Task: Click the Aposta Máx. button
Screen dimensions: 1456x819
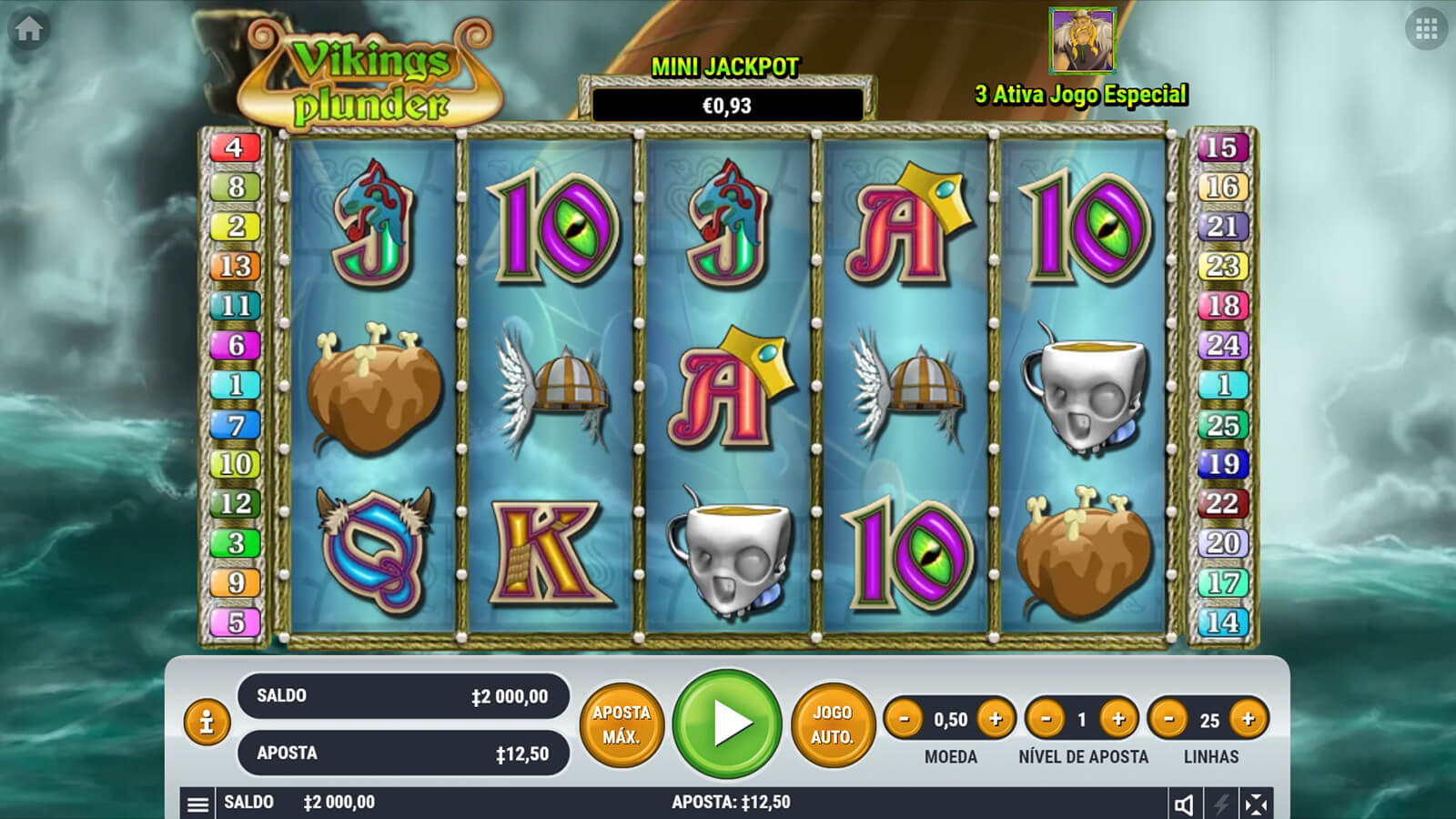Action: (x=622, y=724)
